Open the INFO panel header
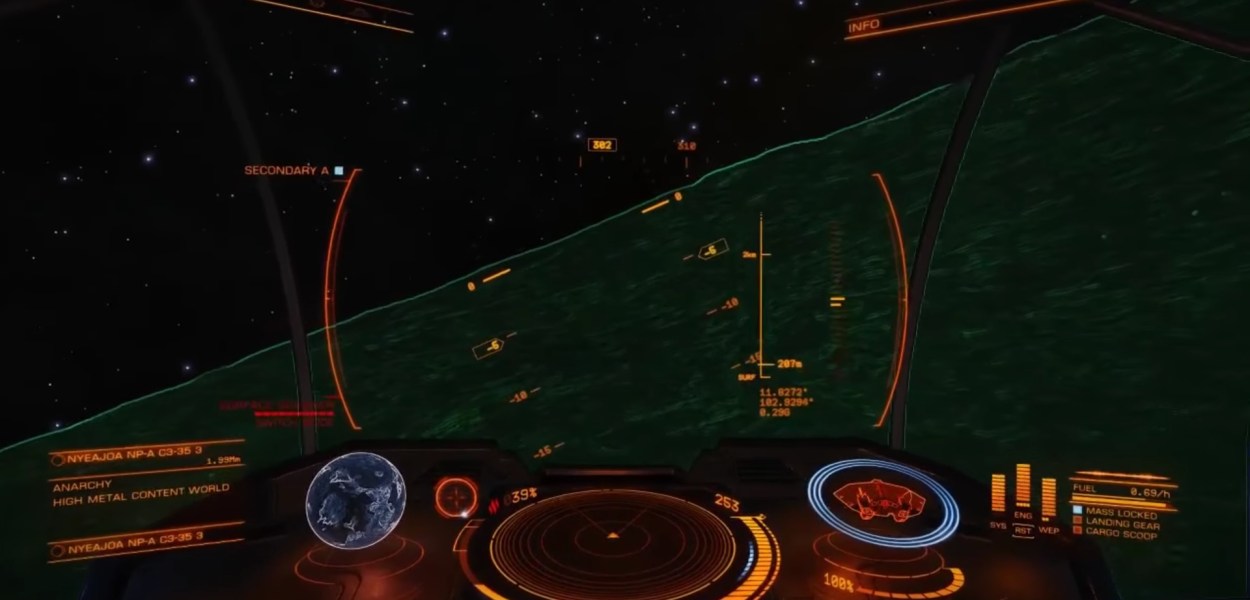This screenshot has height=600, width=1250. tap(864, 26)
